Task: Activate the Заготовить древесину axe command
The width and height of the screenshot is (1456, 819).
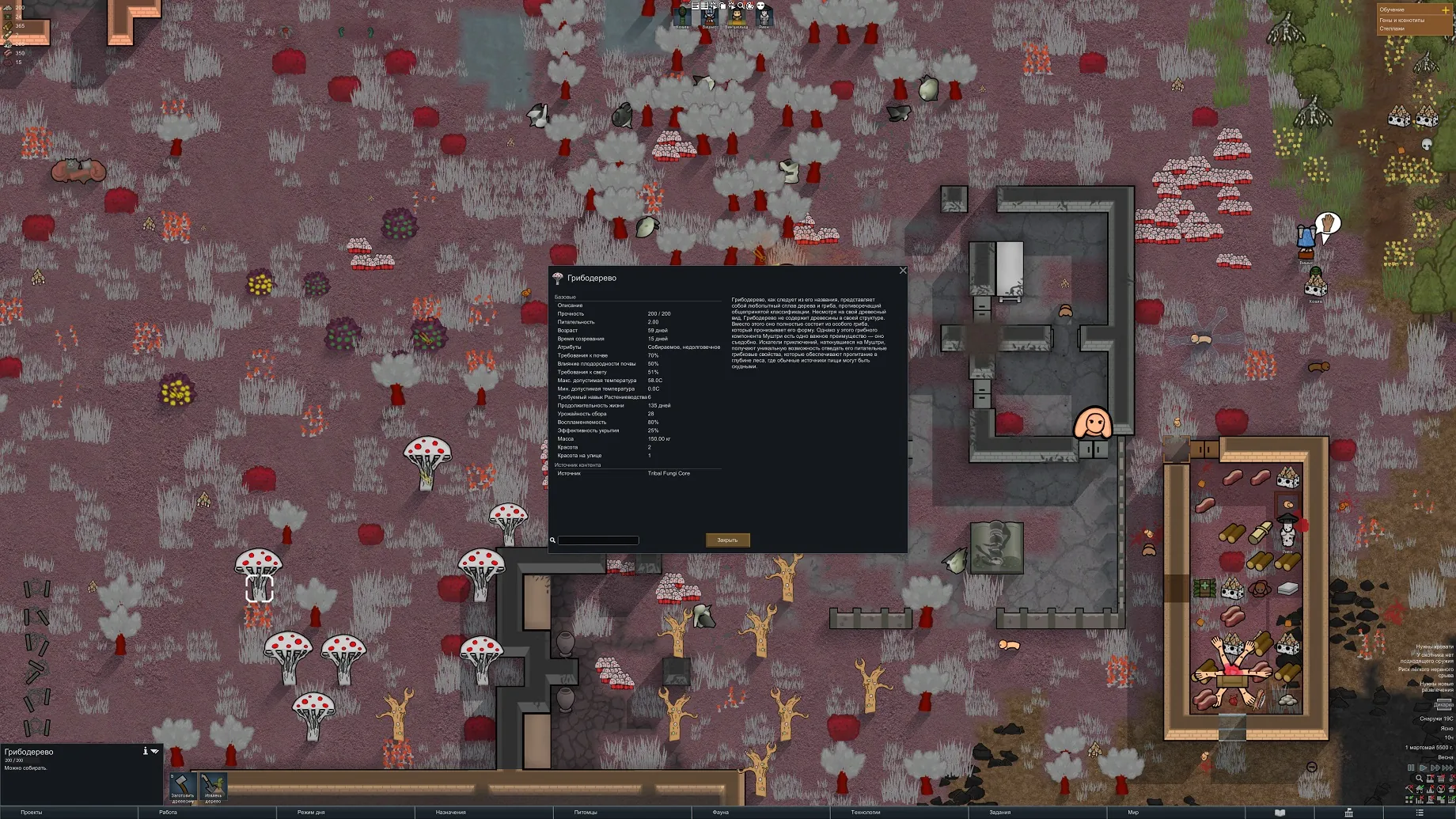Action: (183, 787)
